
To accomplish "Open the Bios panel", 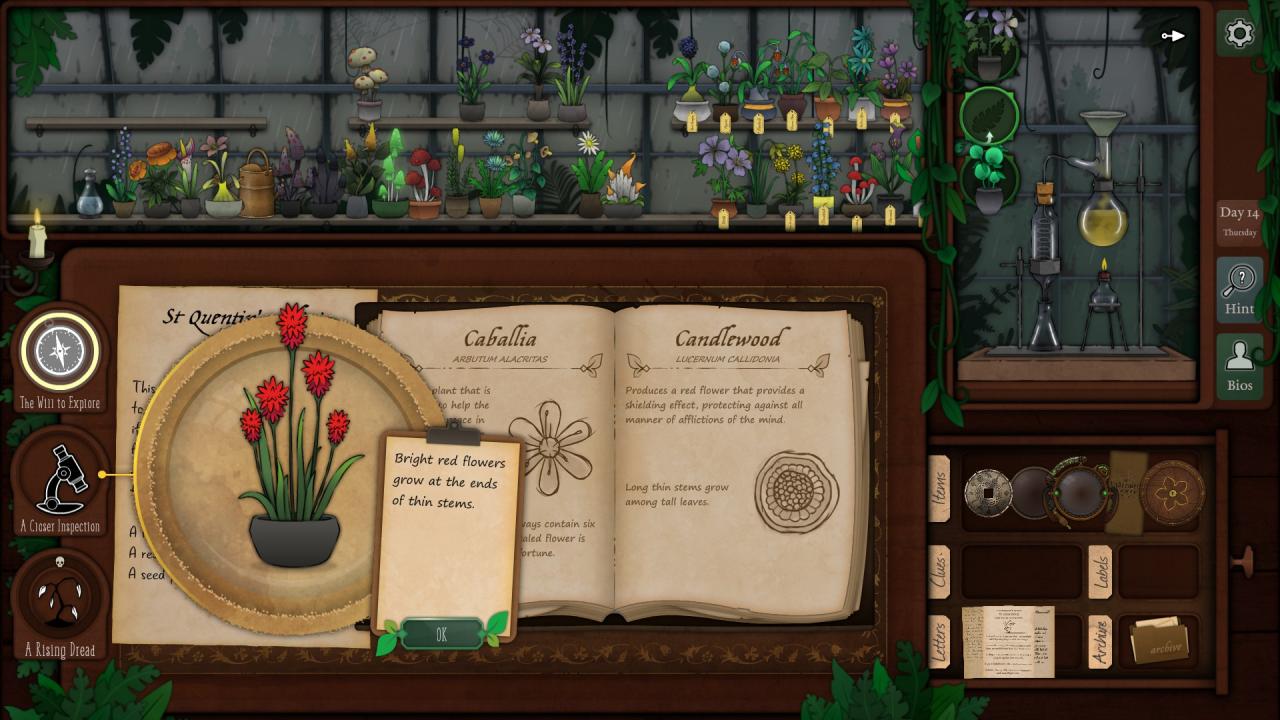I will tap(1239, 366).
